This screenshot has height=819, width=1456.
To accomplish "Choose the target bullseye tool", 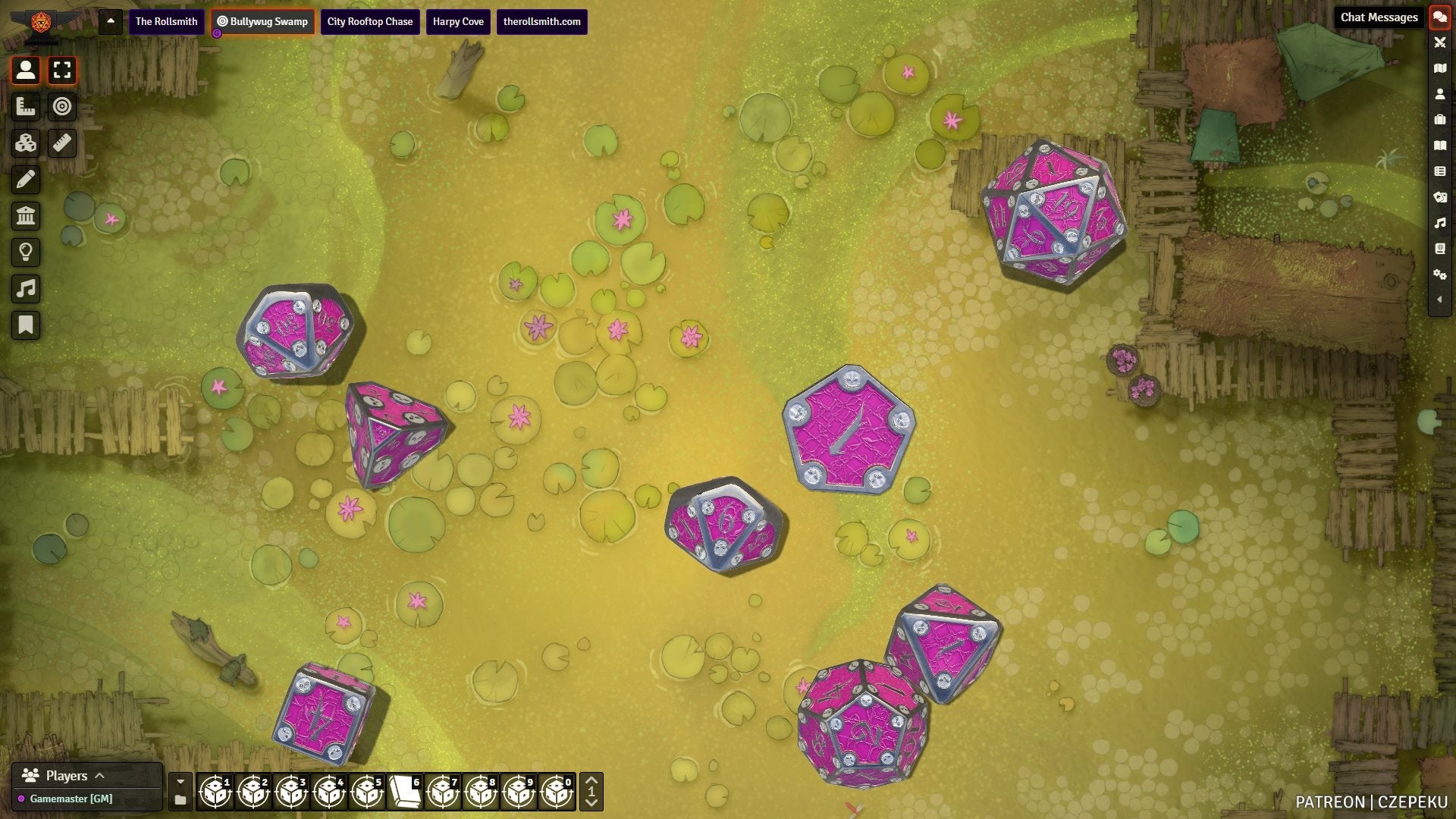I will pyautogui.click(x=62, y=107).
